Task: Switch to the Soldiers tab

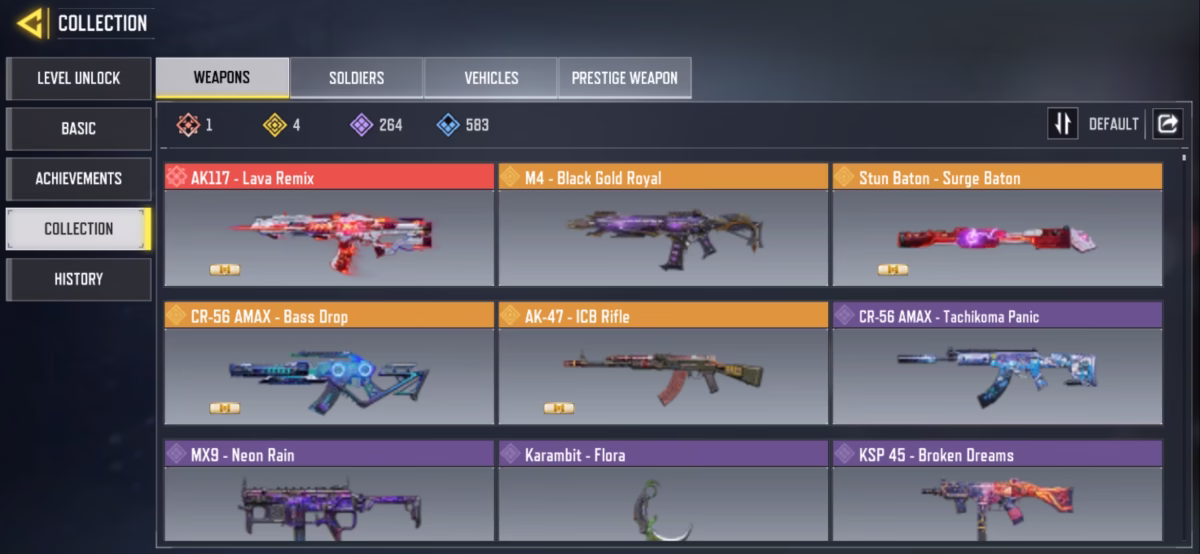Action: [x=356, y=77]
